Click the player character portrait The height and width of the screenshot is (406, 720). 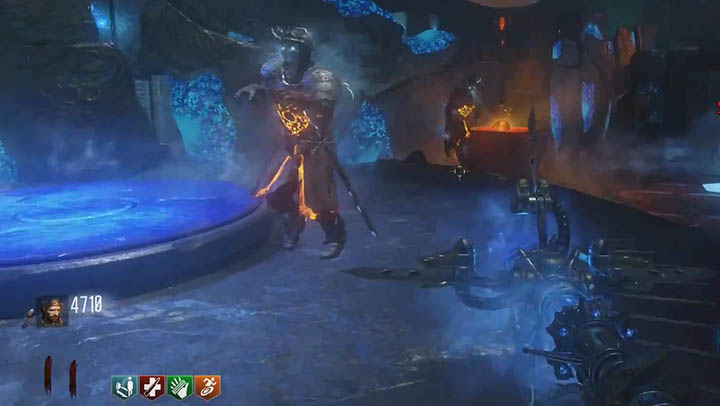49,311
